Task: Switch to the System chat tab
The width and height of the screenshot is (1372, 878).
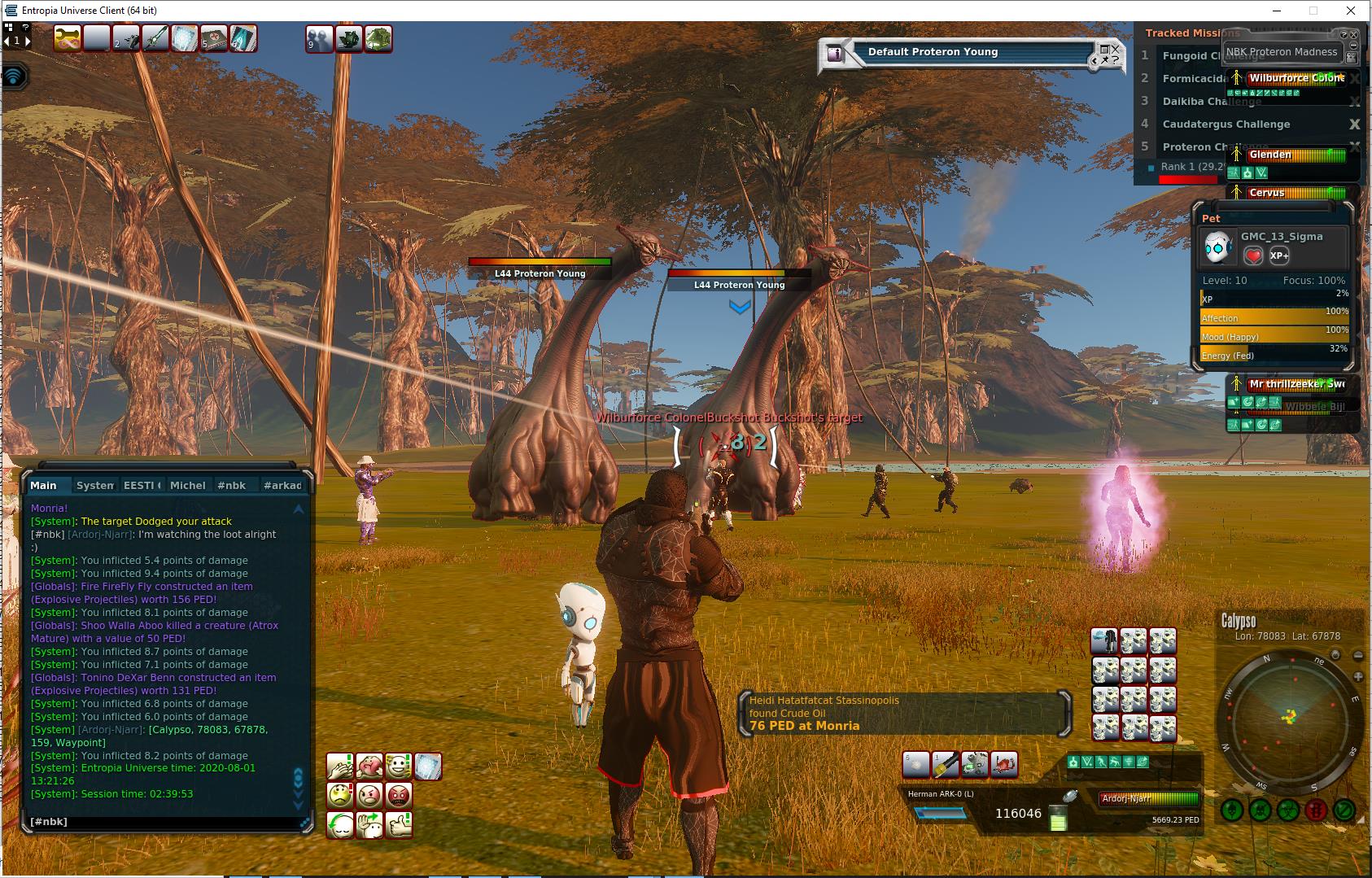Action: 95,485
